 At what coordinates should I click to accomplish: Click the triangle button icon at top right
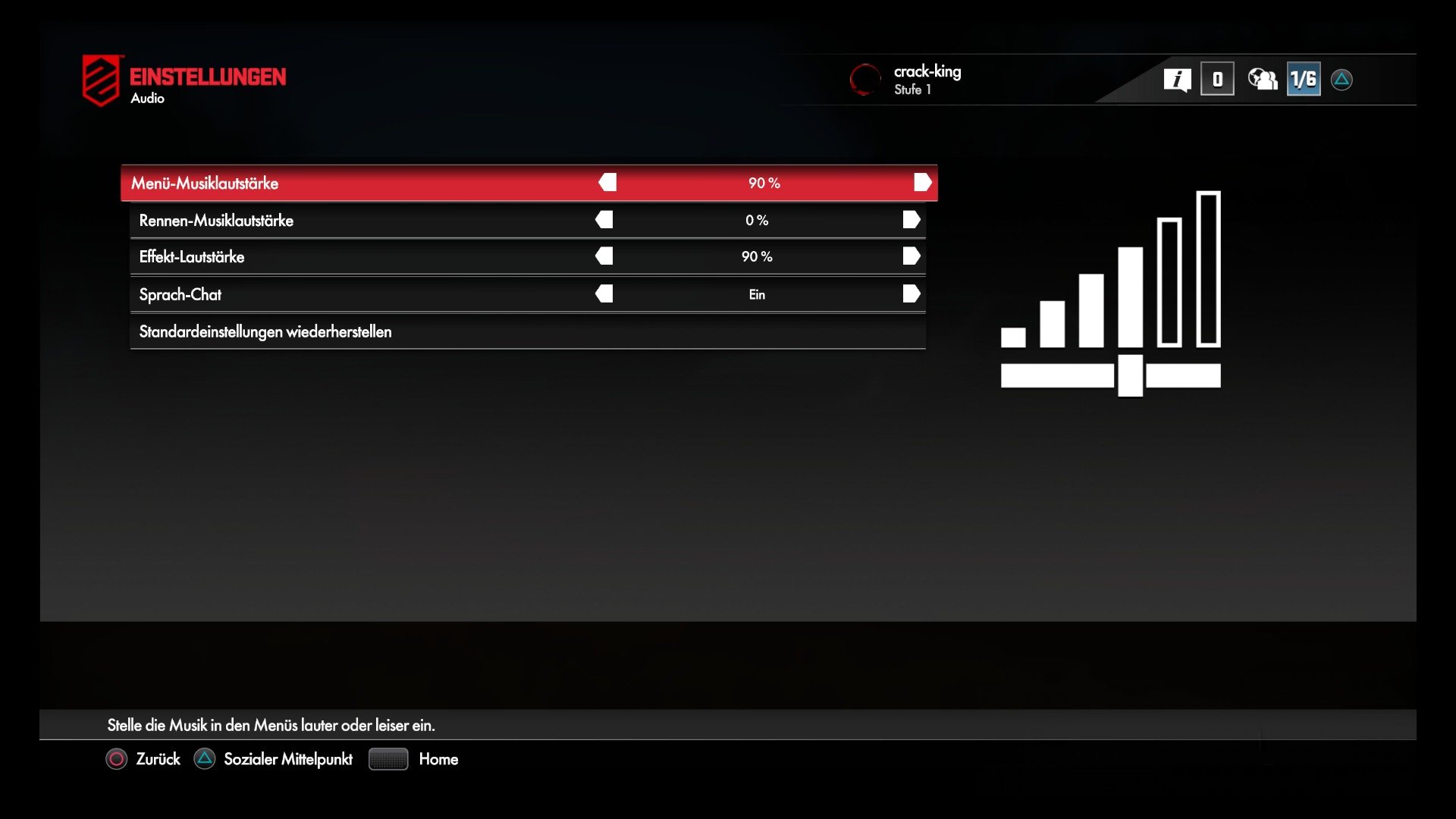[1342, 79]
